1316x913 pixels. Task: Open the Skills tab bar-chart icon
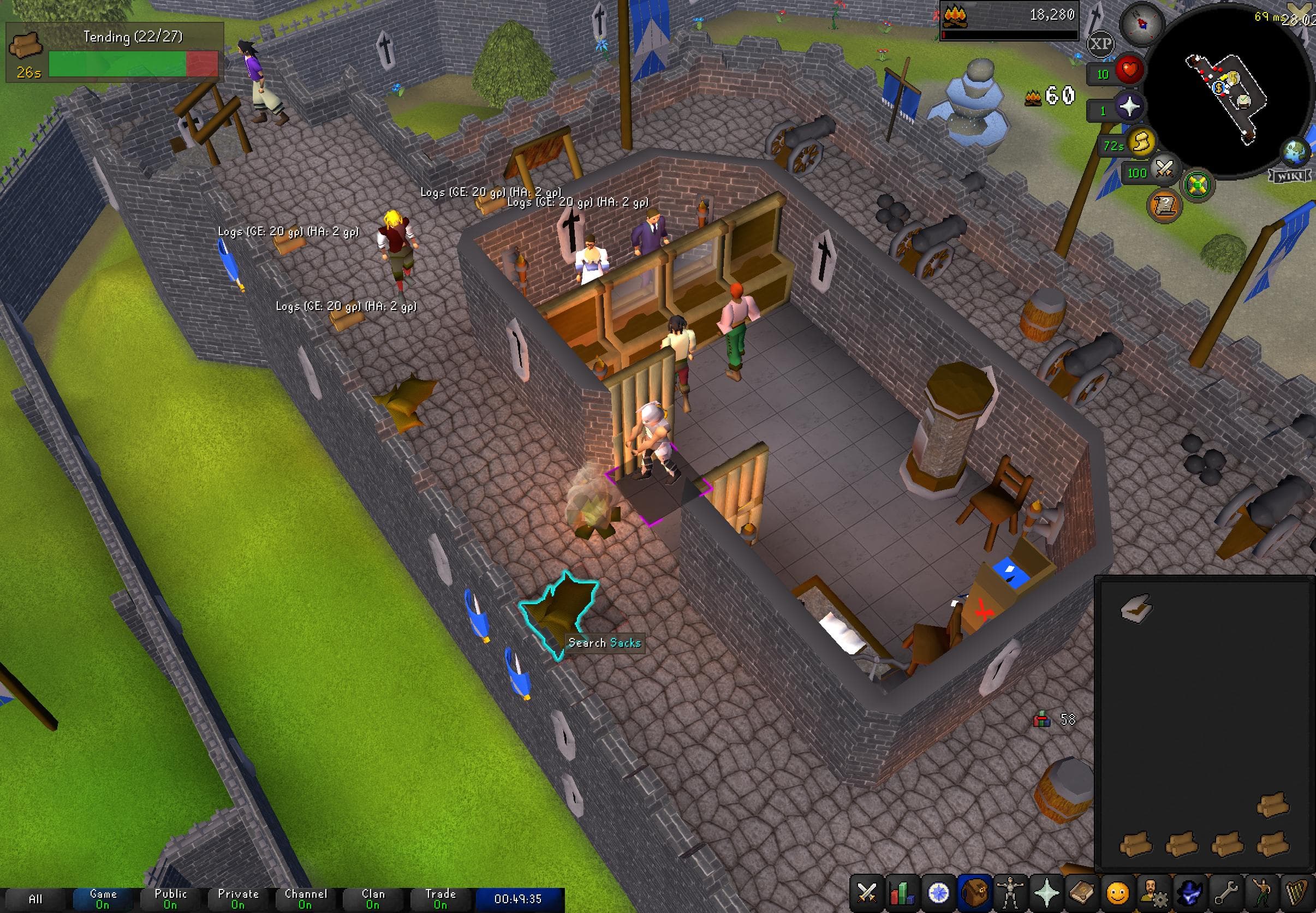[902, 891]
